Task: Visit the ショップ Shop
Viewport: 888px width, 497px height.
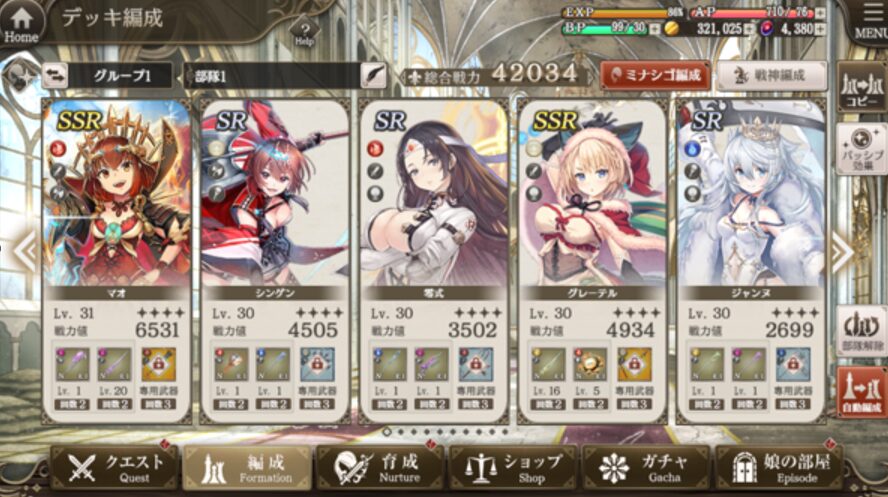Action: (512, 467)
